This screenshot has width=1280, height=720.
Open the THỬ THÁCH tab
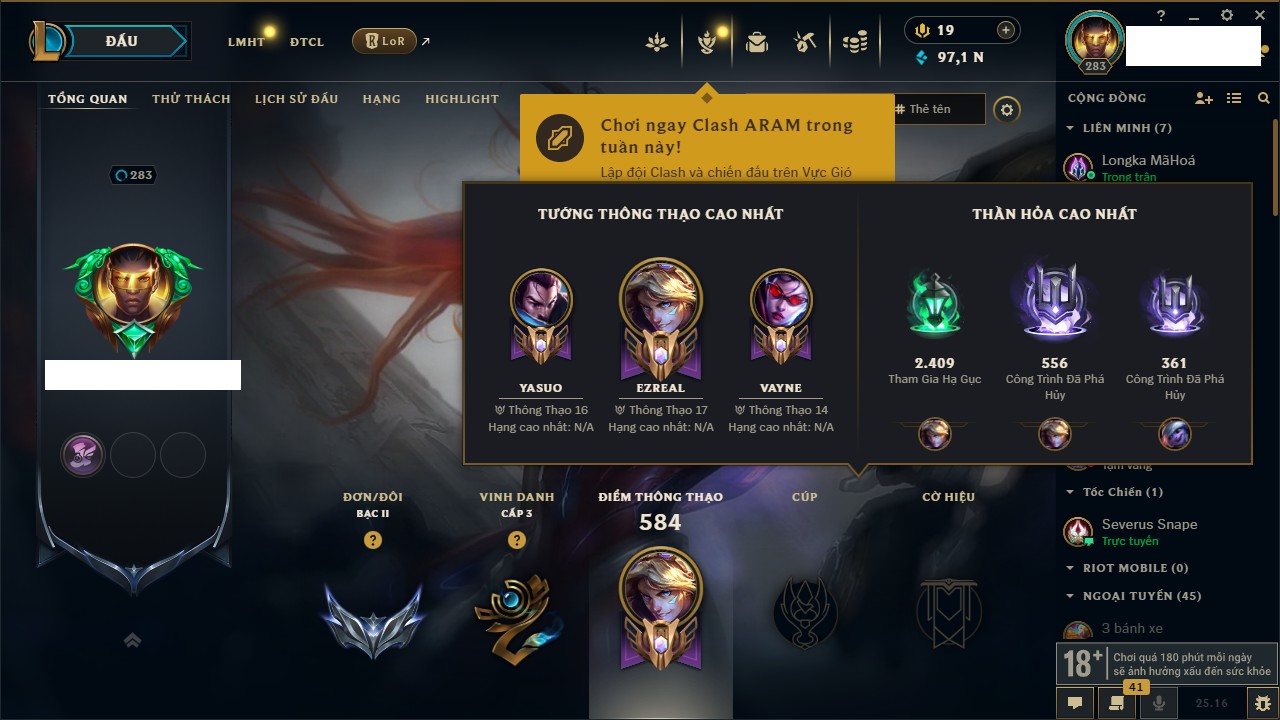[191, 99]
